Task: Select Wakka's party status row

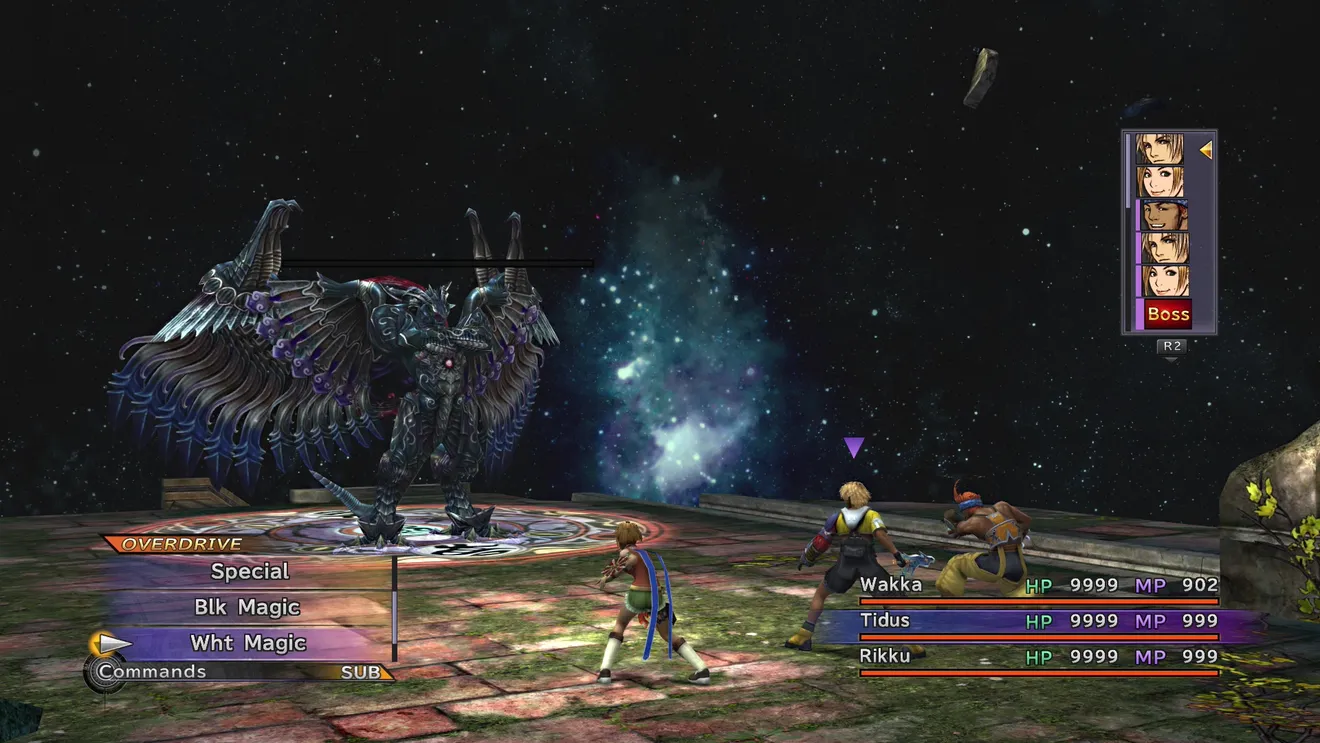Action: tap(1038, 586)
